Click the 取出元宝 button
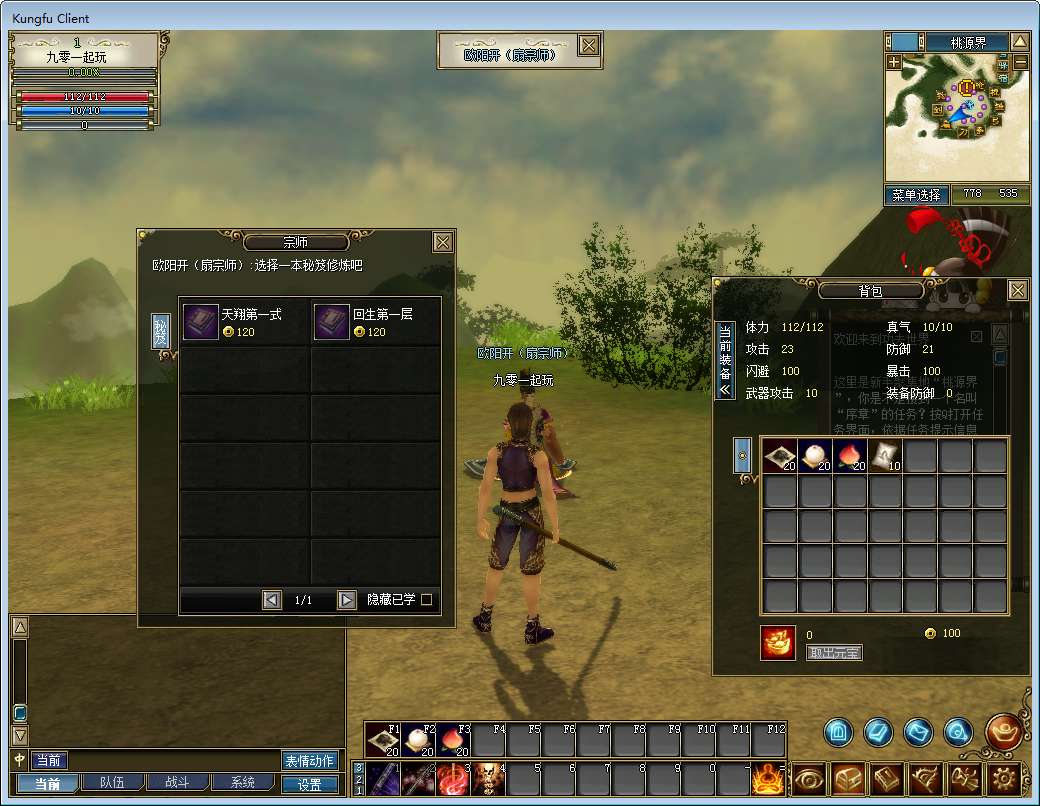1040x806 pixels. [x=833, y=653]
